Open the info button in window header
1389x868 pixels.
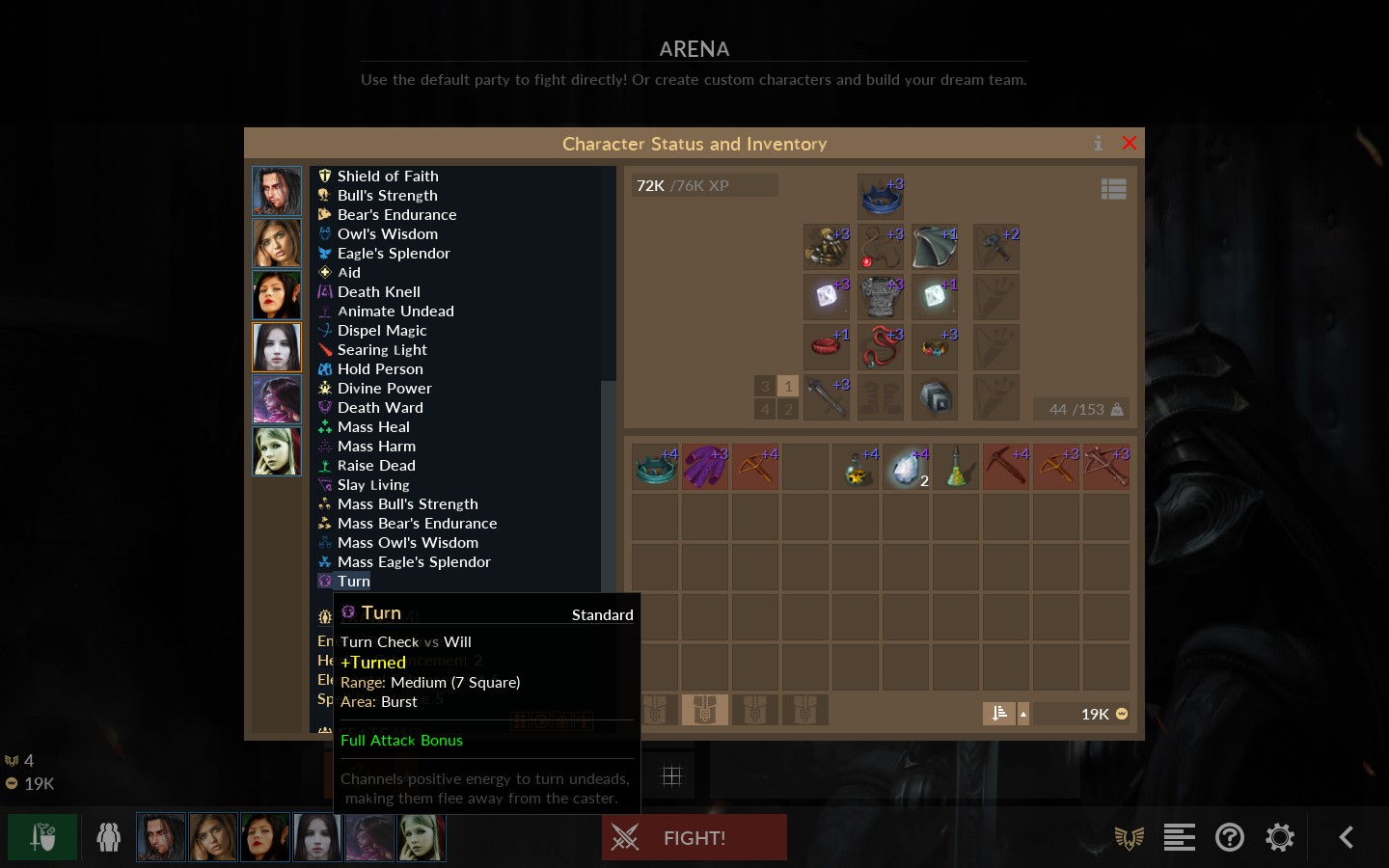click(x=1098, y=144)
